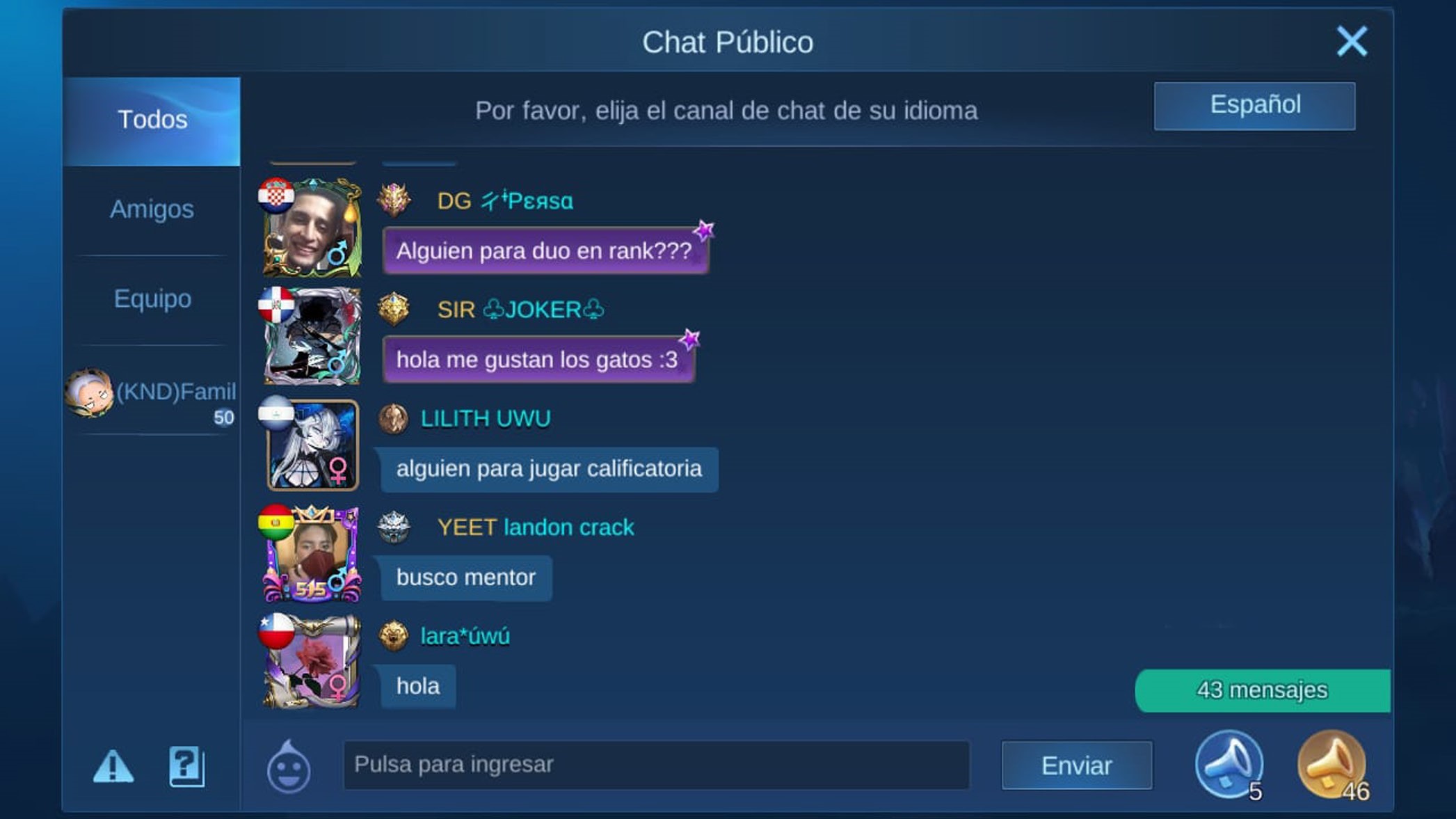The height and width of the screenshot is (819, 1456).
Task: Switch to the Equipo tab
Action: tap(152, 299)
